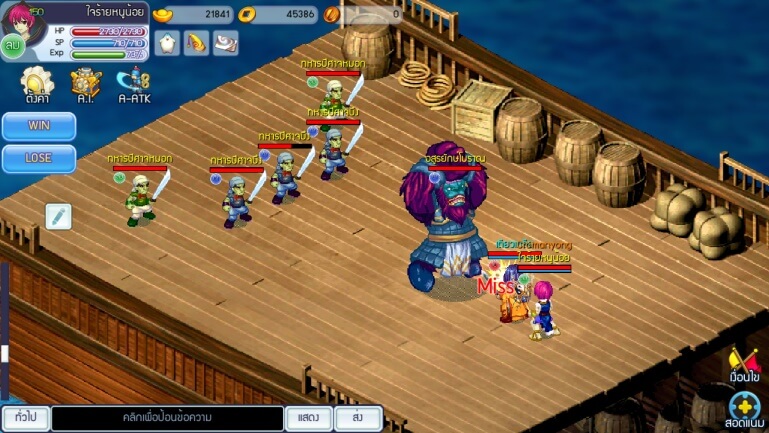The height and width of the screenshot is (433, 769).
Task: Select the golden horn item icon
Action: click(x=197, y=43)
